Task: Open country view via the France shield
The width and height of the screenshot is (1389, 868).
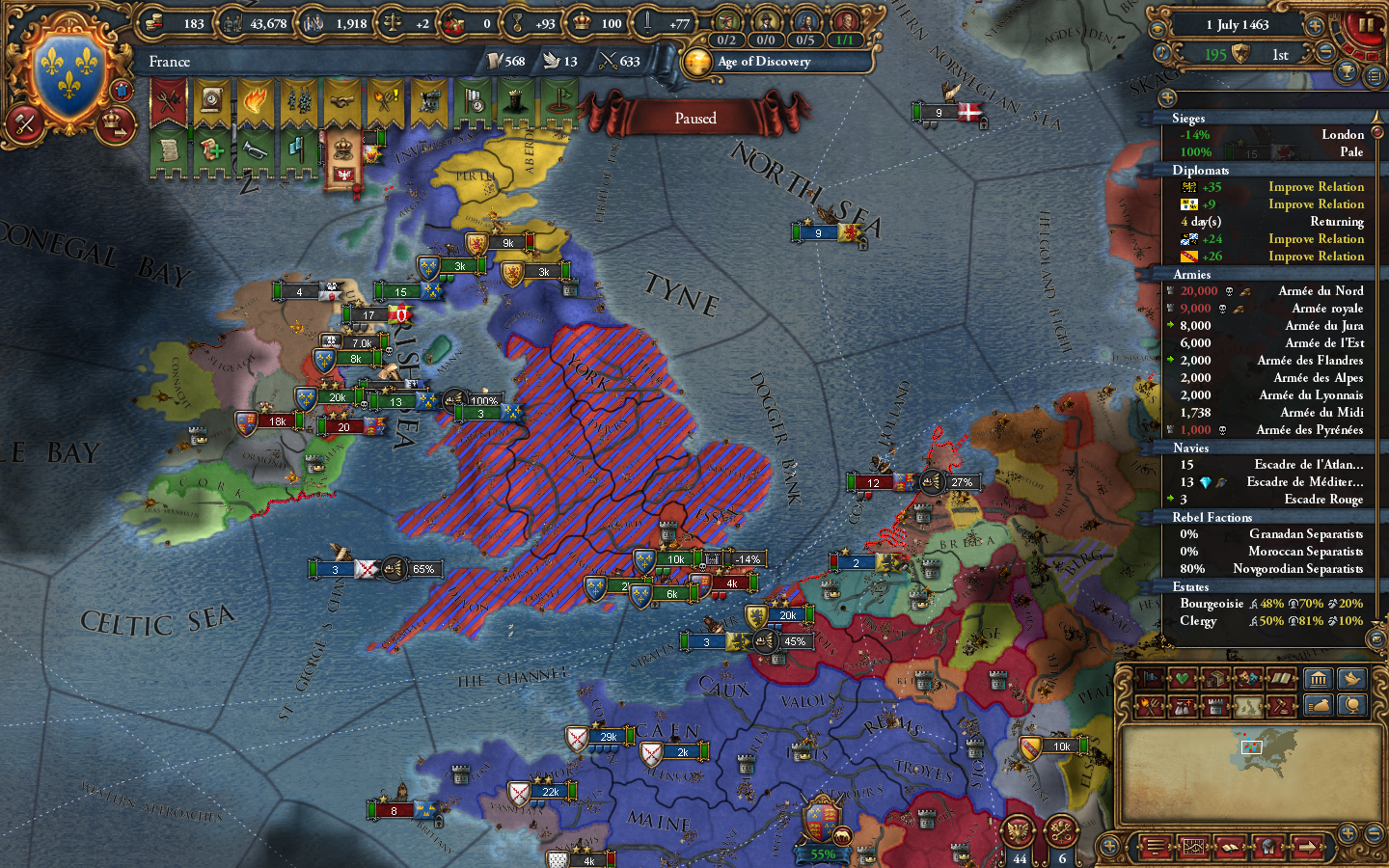Action: 68,68
